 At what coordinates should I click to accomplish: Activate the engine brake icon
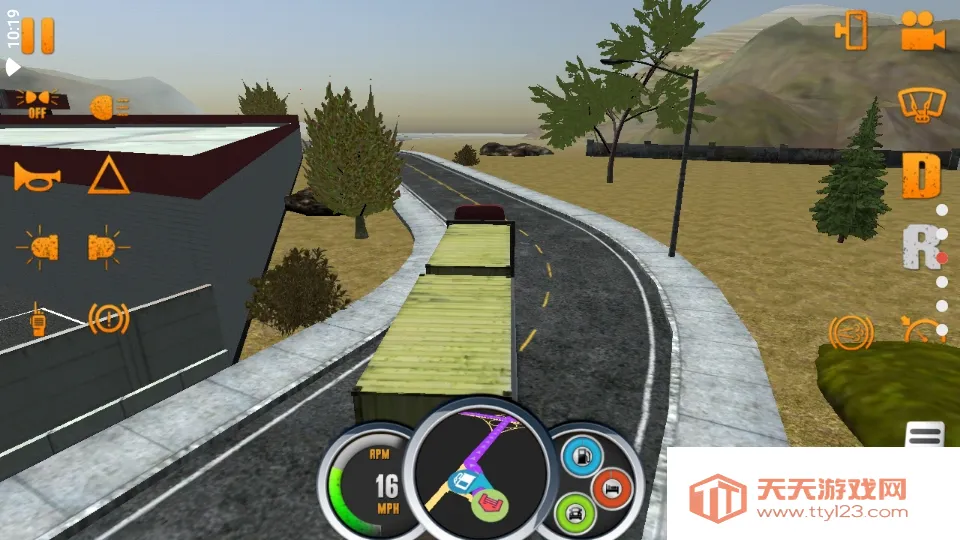(x=848, y=330)
